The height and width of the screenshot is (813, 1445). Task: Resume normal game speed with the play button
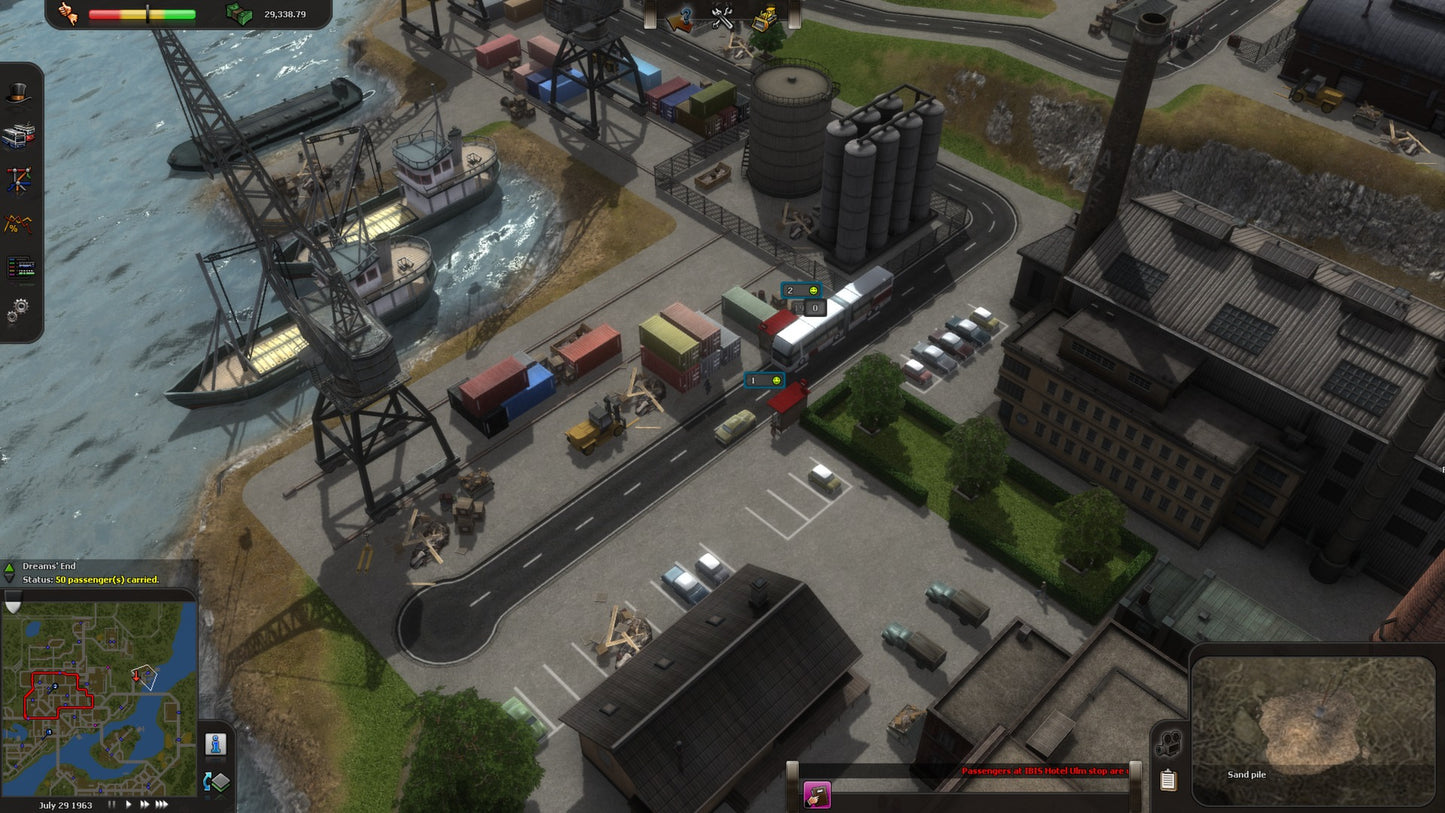[128, 803]
